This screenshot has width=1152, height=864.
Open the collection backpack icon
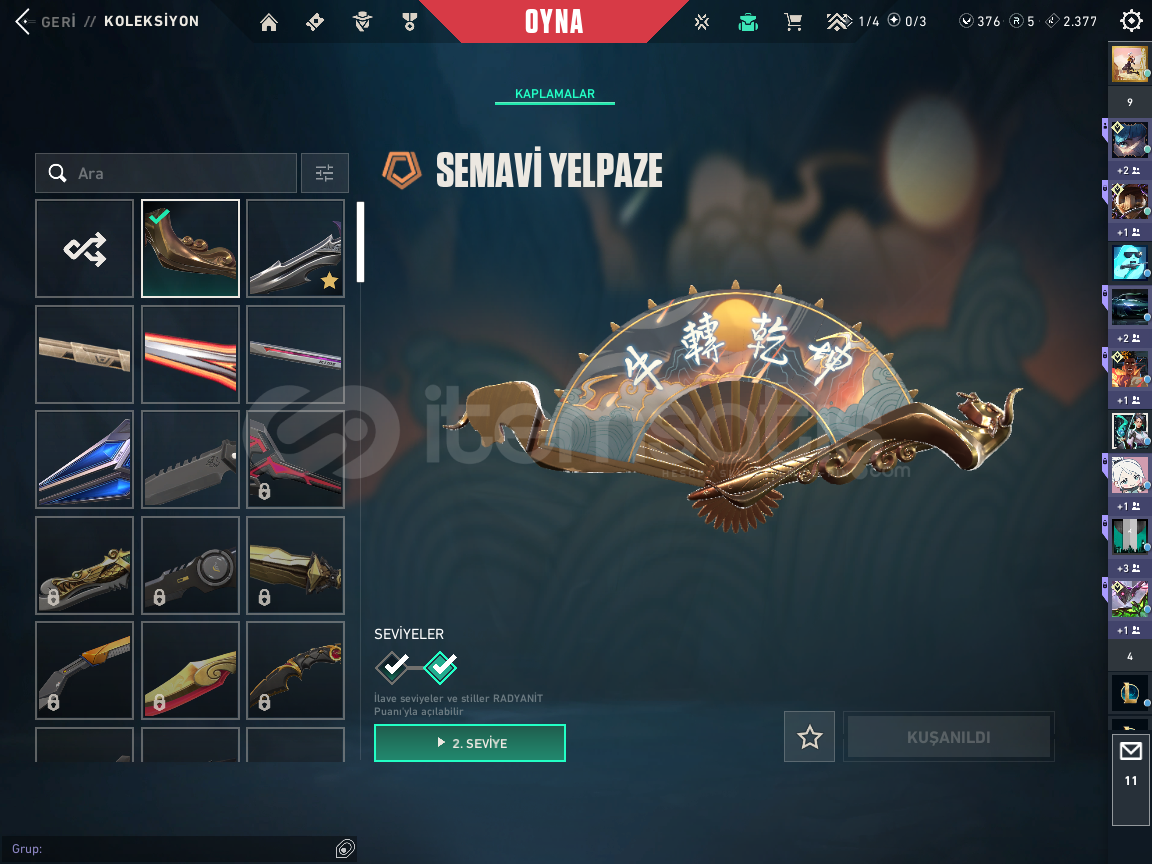click(747, 22)
